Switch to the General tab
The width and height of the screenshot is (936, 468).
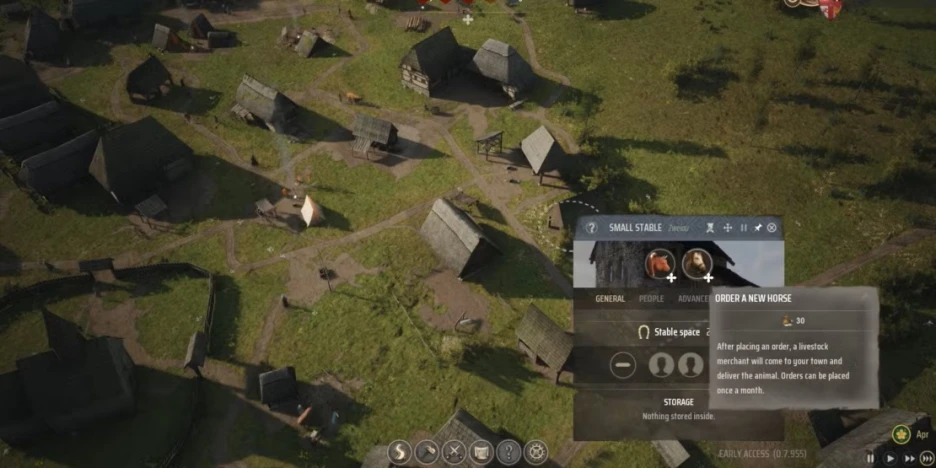pyautogui.click(x=610, y=298)
